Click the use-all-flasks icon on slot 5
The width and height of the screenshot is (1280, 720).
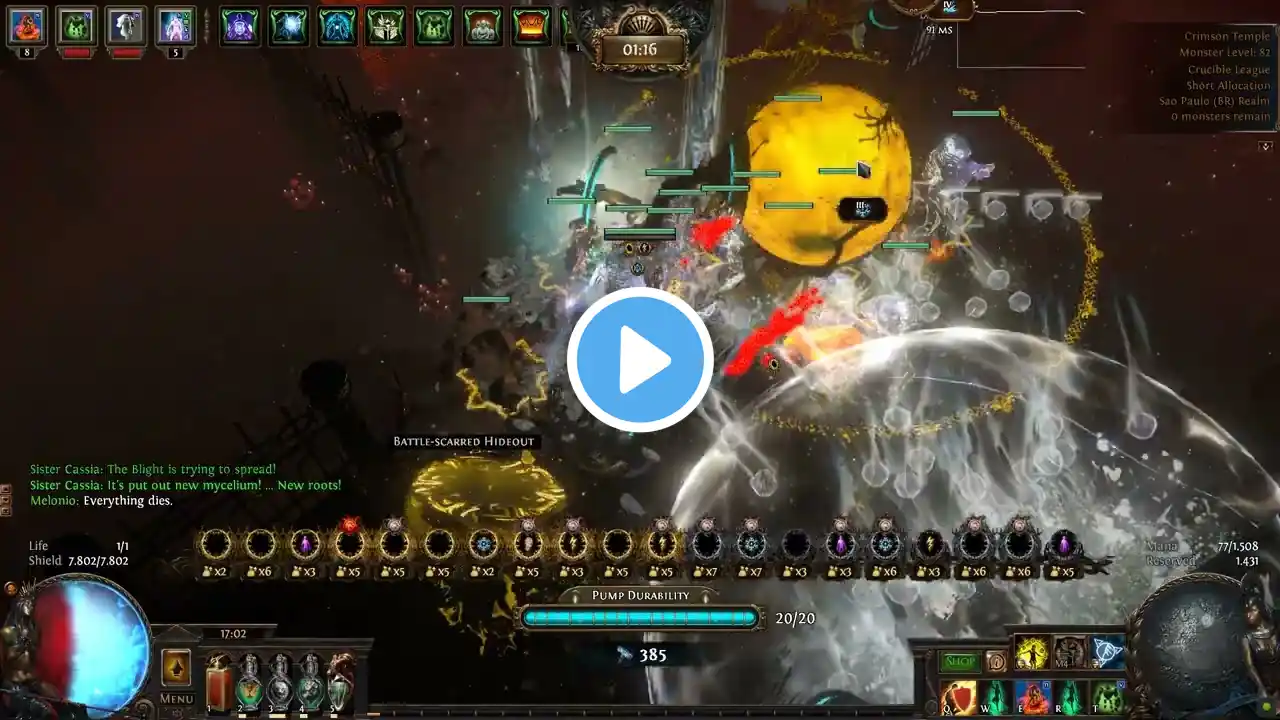click(341, 683)
